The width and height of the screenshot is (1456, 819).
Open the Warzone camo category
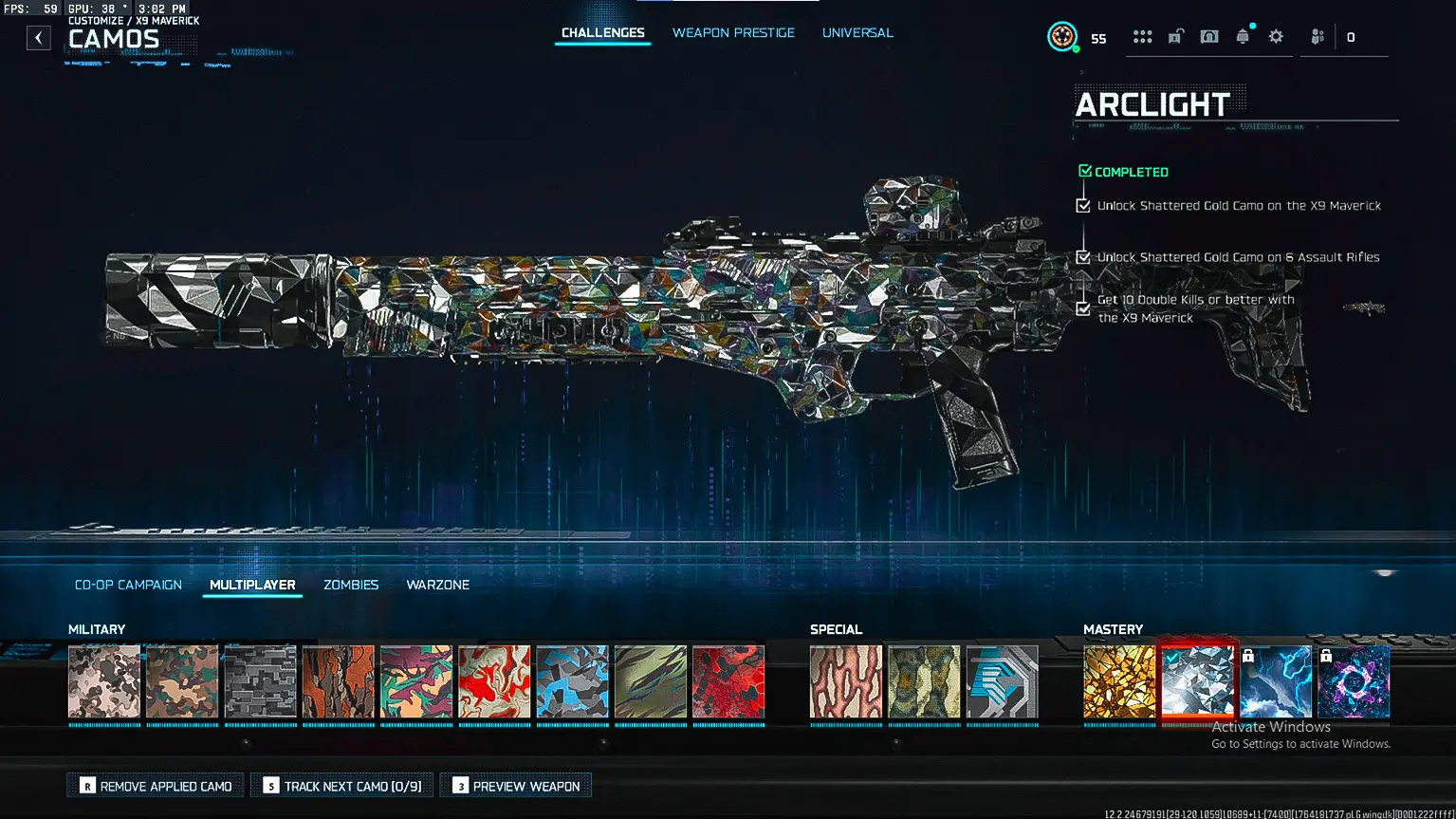437,585
